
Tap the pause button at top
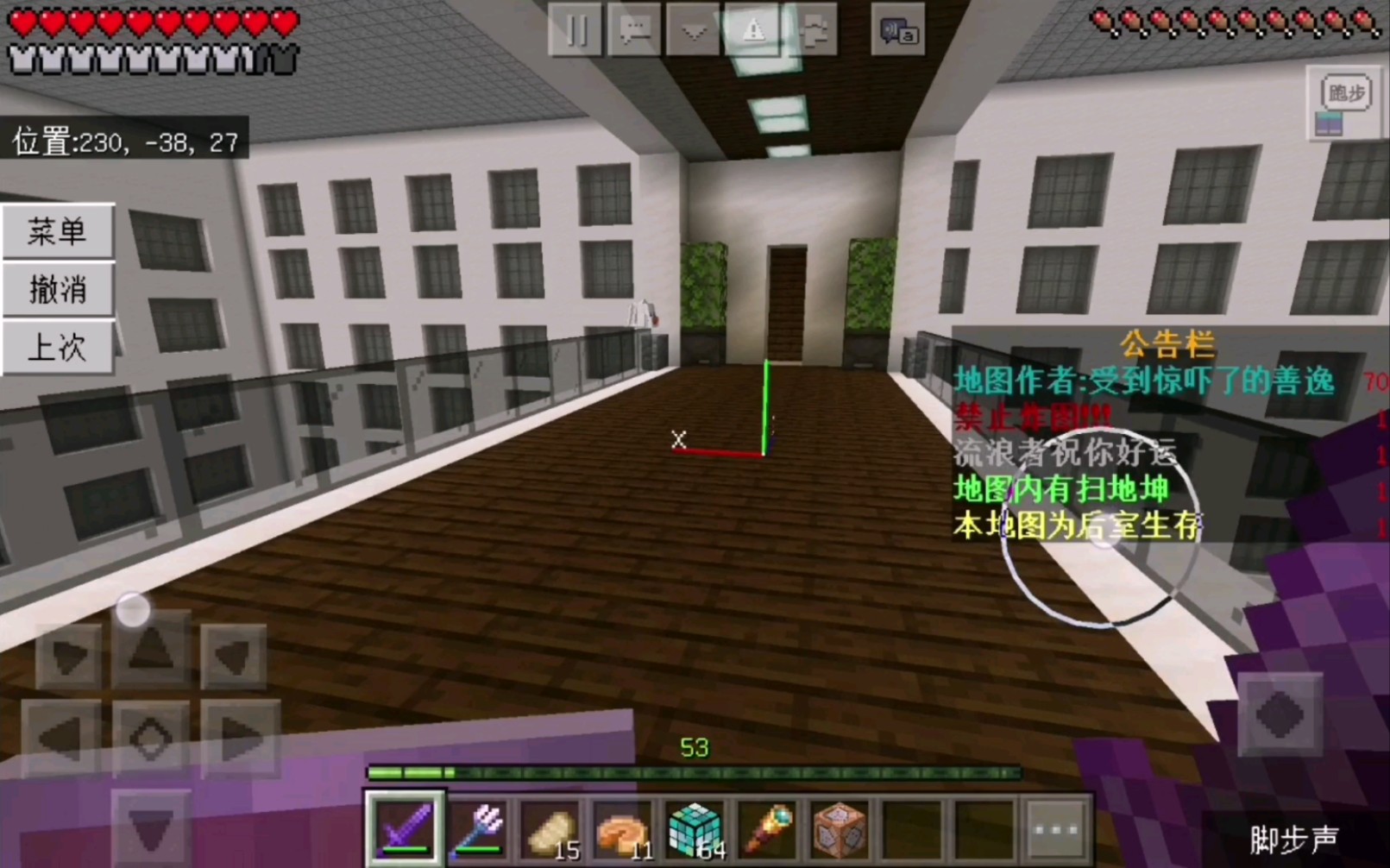tap(575, 32)
